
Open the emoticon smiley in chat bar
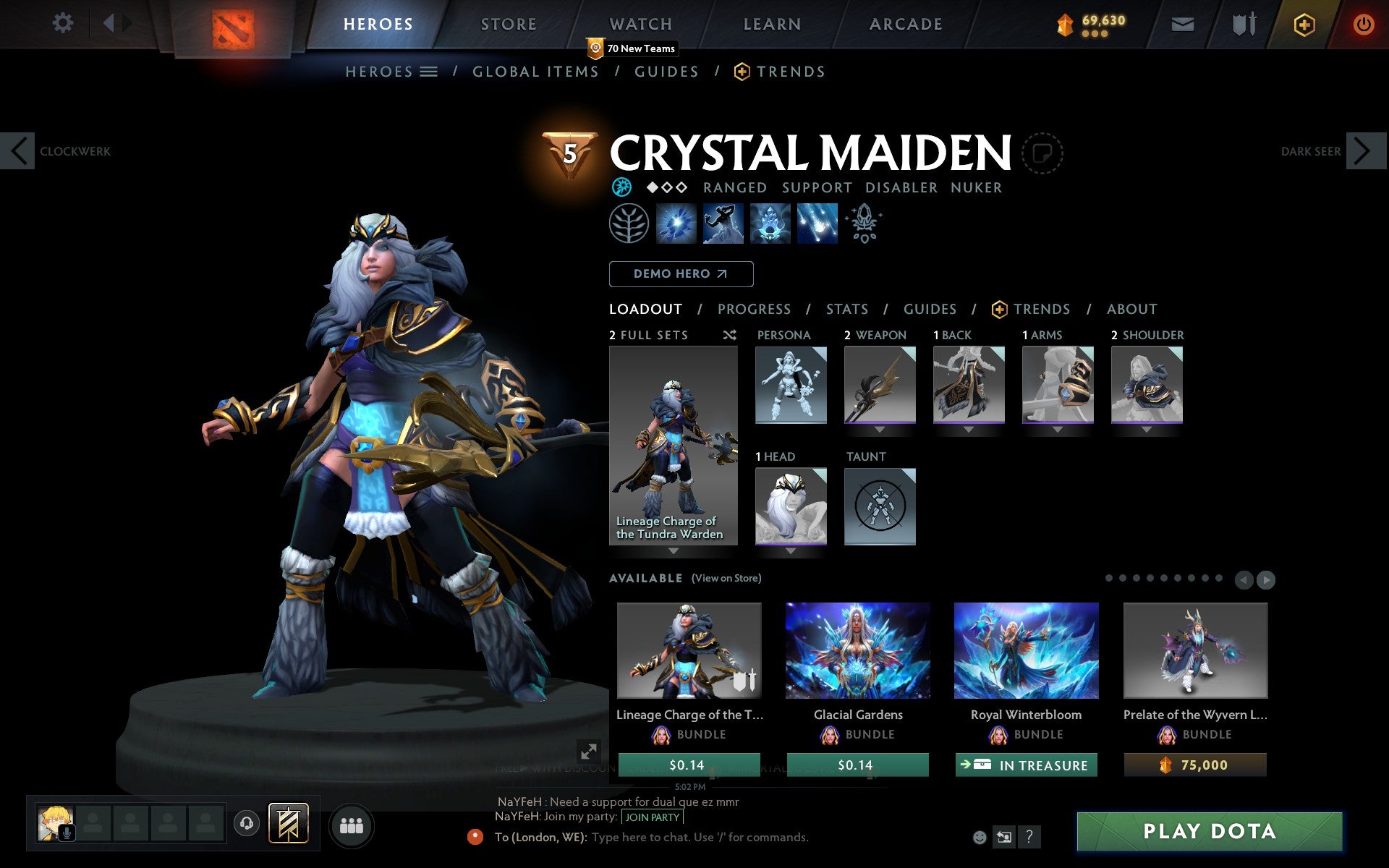(980, 837)
